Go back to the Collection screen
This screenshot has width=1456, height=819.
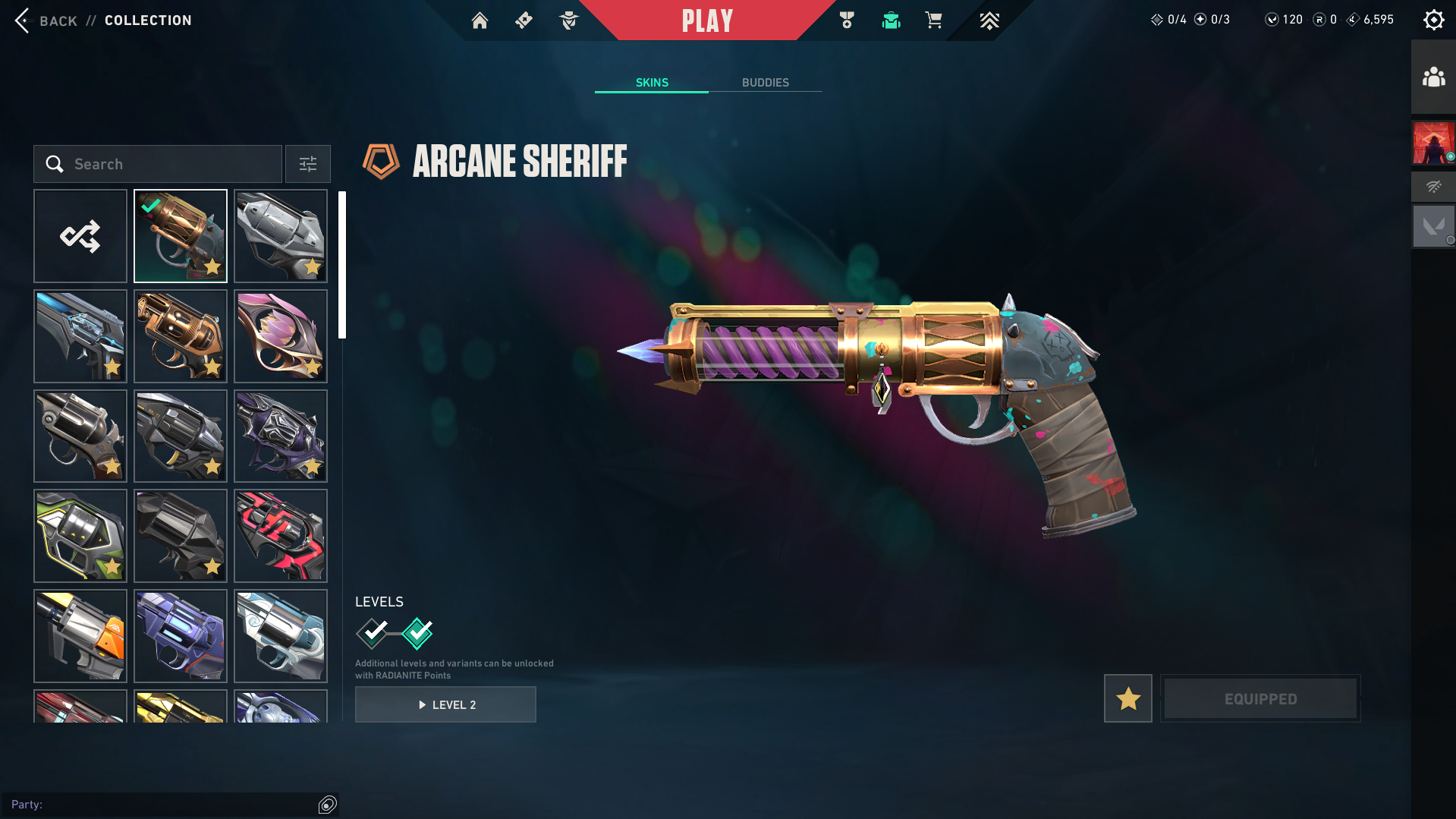pyautogui.click(x=46, y=20)
